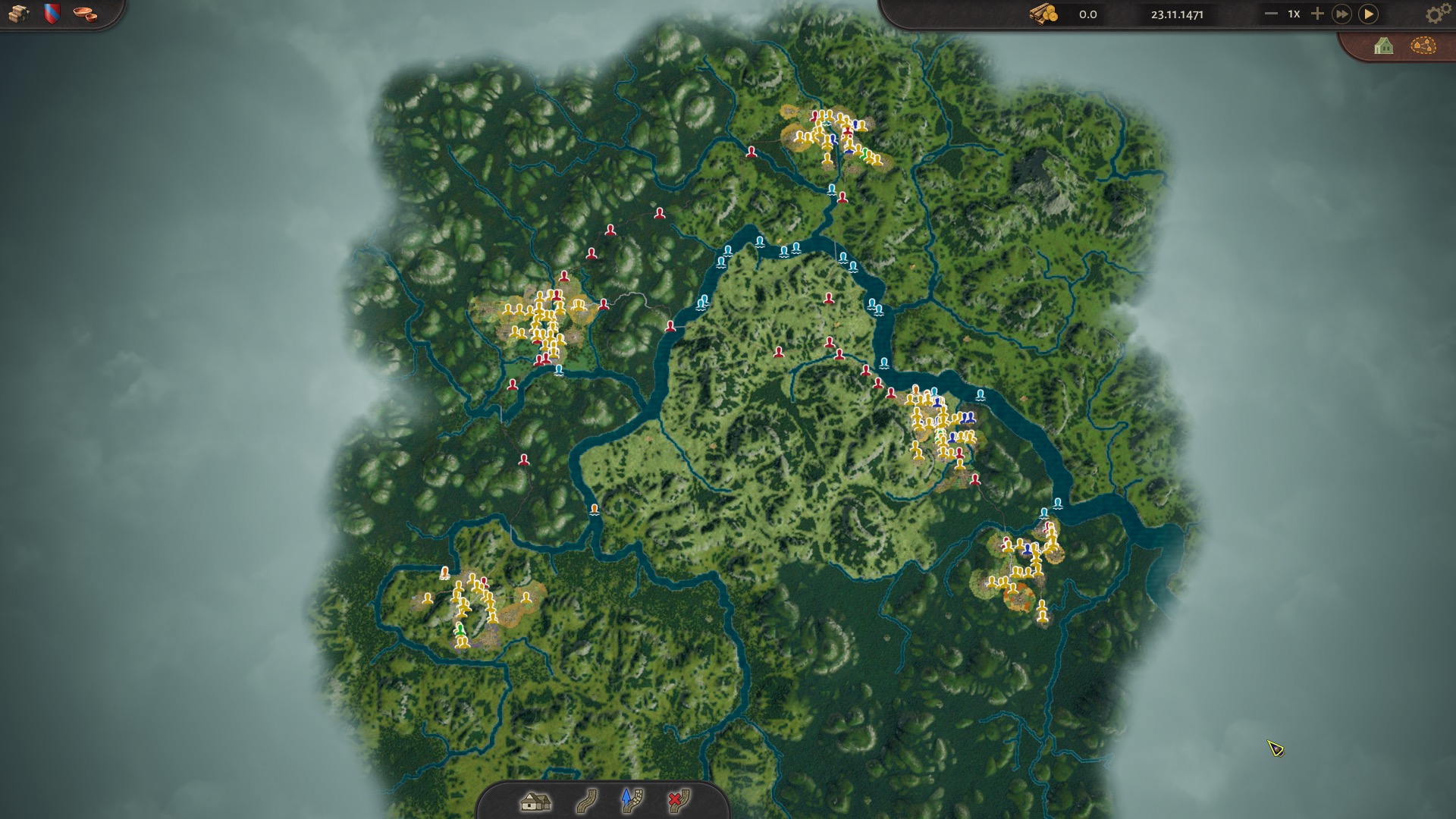Image resolution: width=1456 pixels, height=819 pixels.
Task: Open the building construction menu
Action: click(535, 801)
